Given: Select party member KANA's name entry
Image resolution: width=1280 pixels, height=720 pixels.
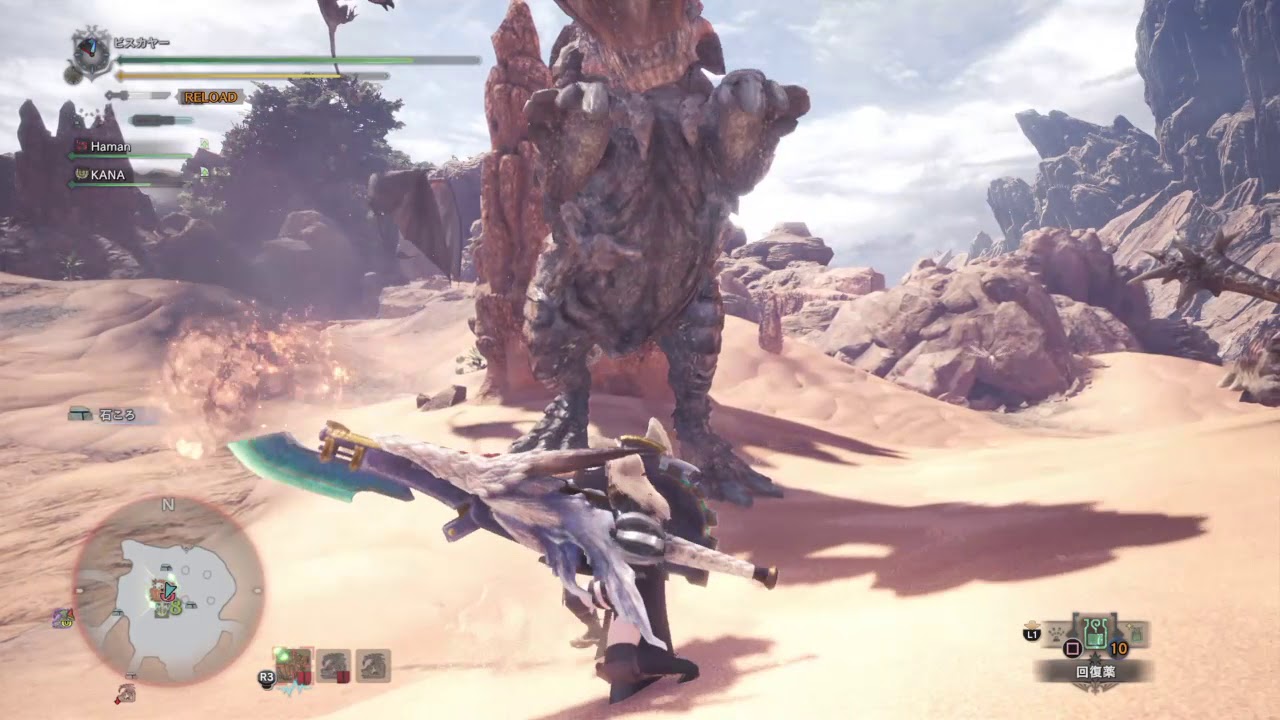Looking at the screenshot, I should pyautogui.click(x=106, y=174).
